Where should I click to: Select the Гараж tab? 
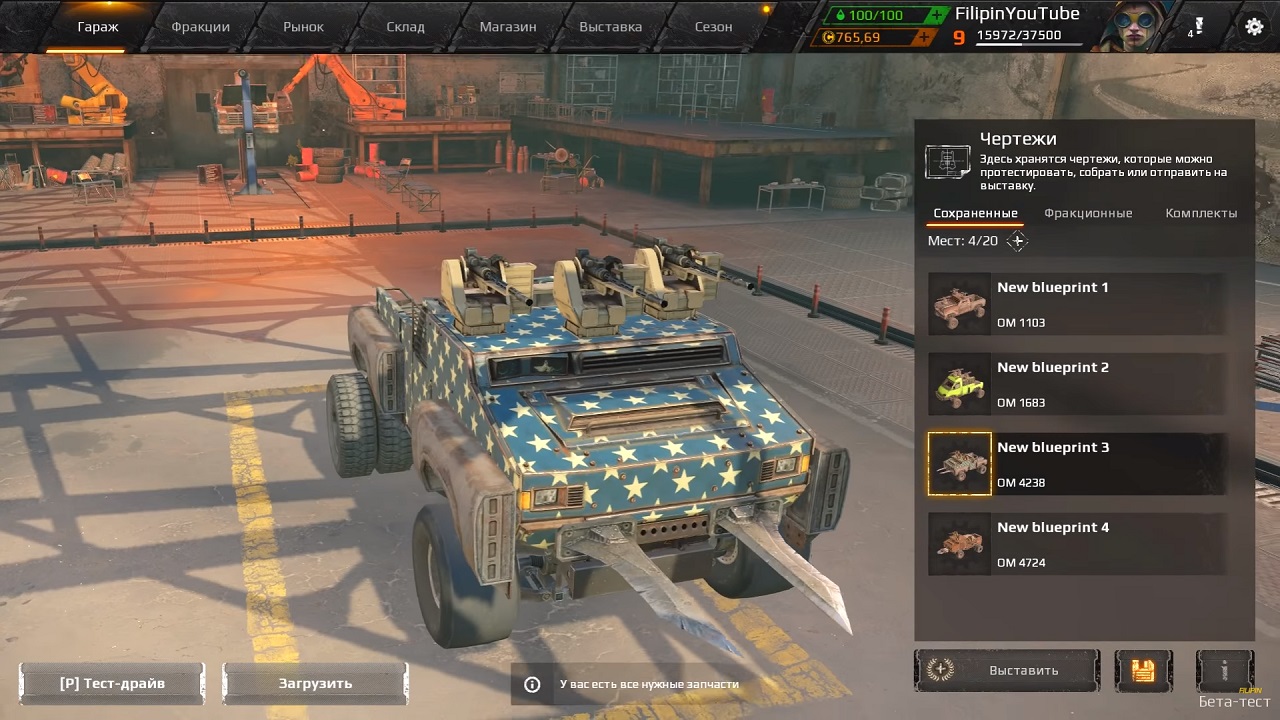(98, 27)
